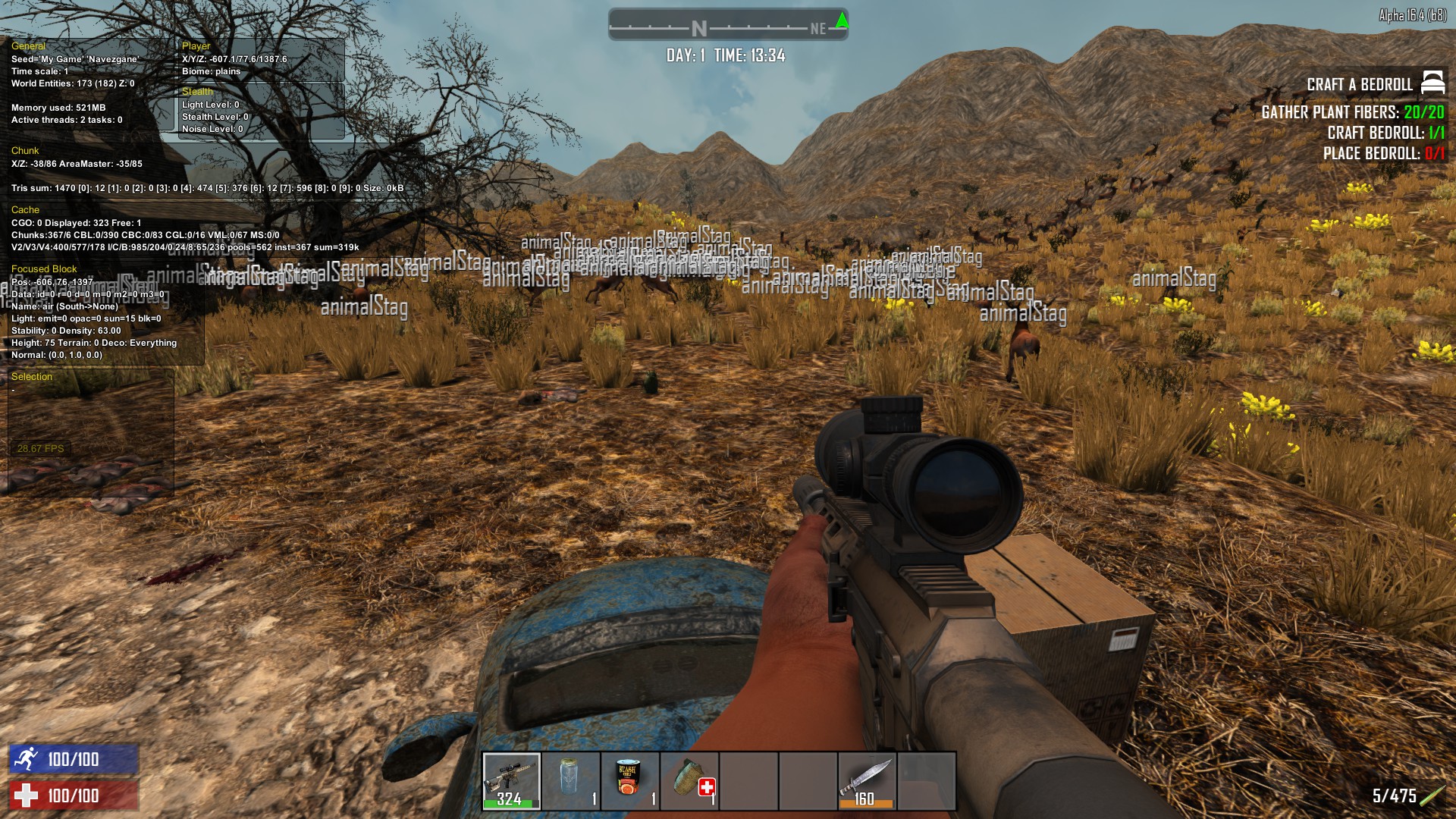The width and height of the screenshot is (1456, 819).
Task: Equip the hunting knife from the hotbar
Action: tap(867, 781)
